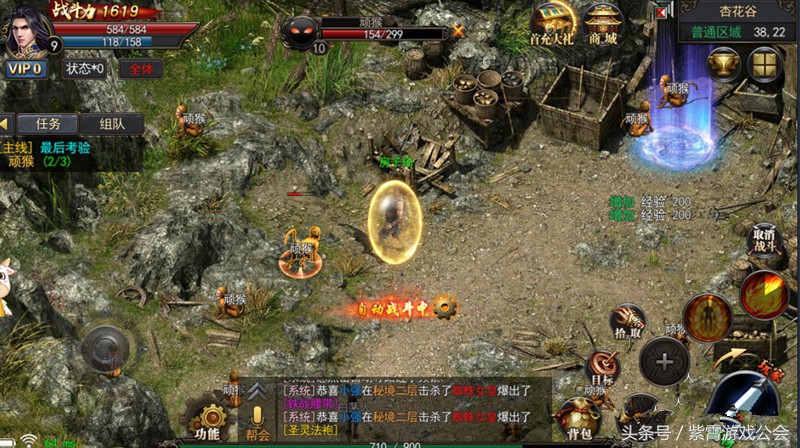Select a target with 目标 button
This screenshot has height=448, width=800.
(x=603, y=366)
